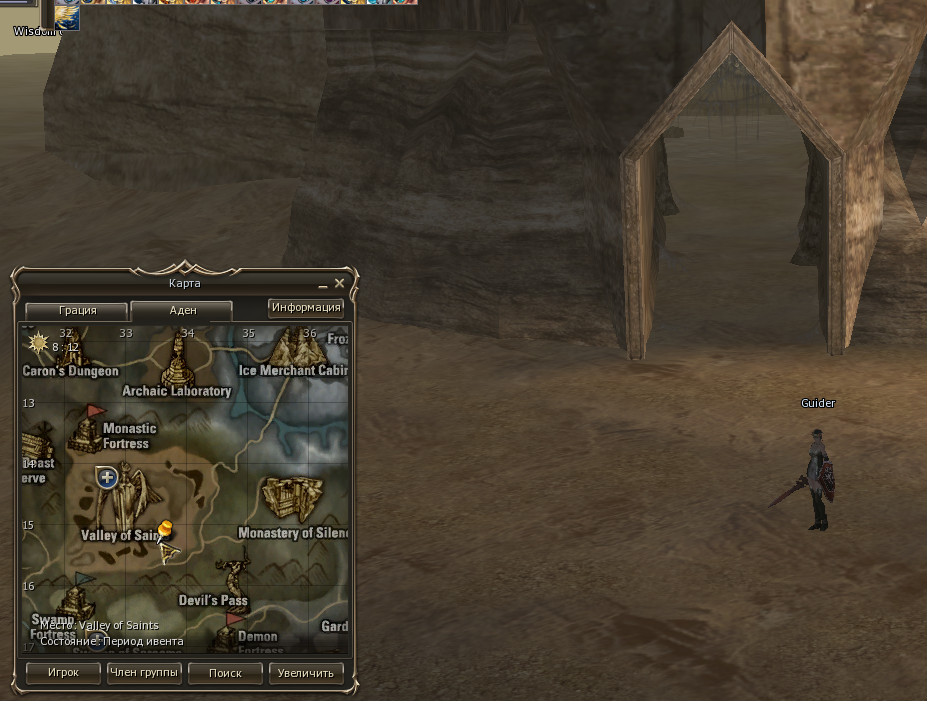927x701 pixels.
Task: Minimize the Карта map window
Action: [x=323, y=285]
